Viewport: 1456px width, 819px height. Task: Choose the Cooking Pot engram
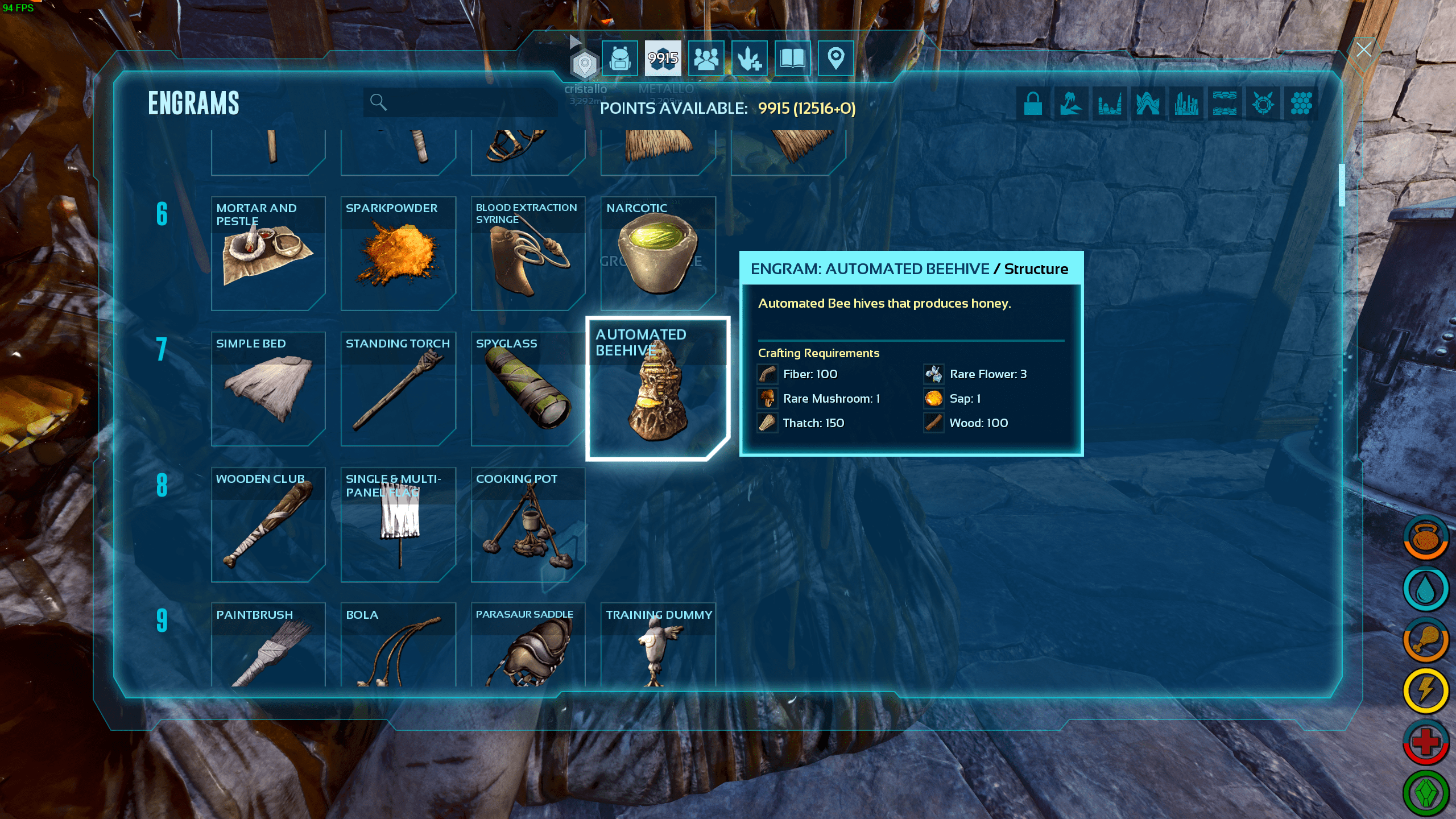coord(528,524)
